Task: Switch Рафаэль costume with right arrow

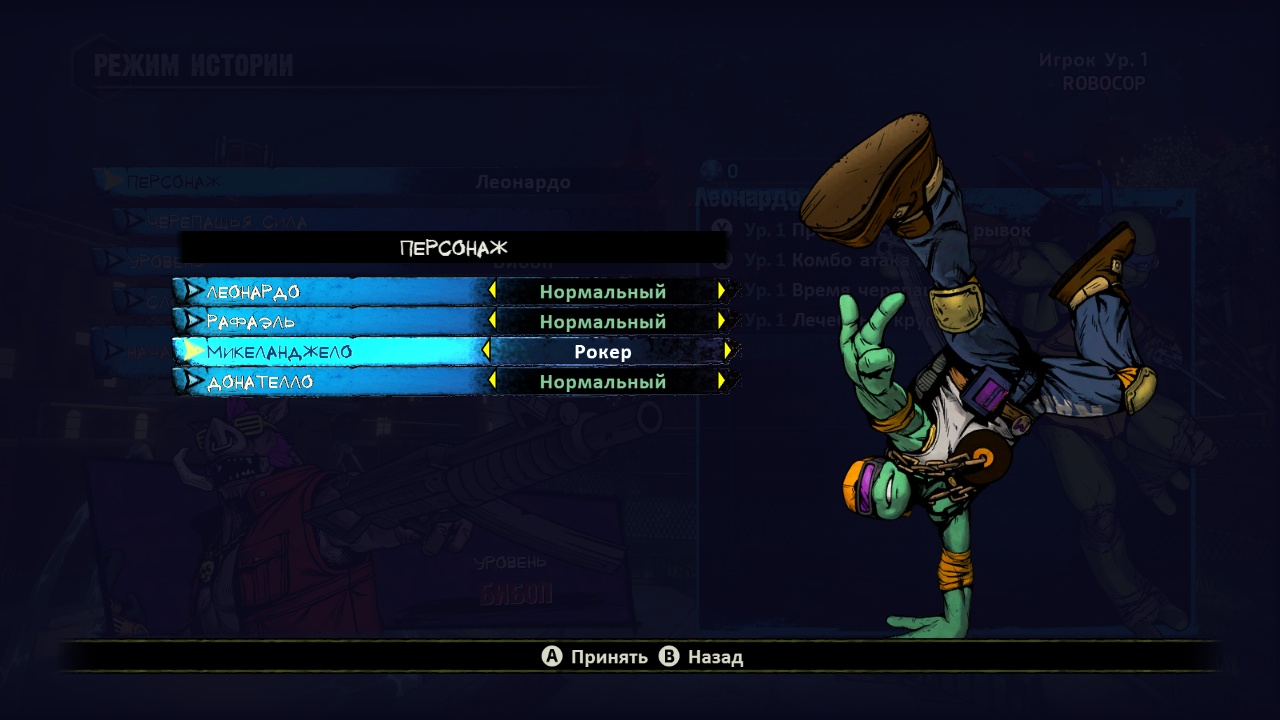Action: point(721,321)
